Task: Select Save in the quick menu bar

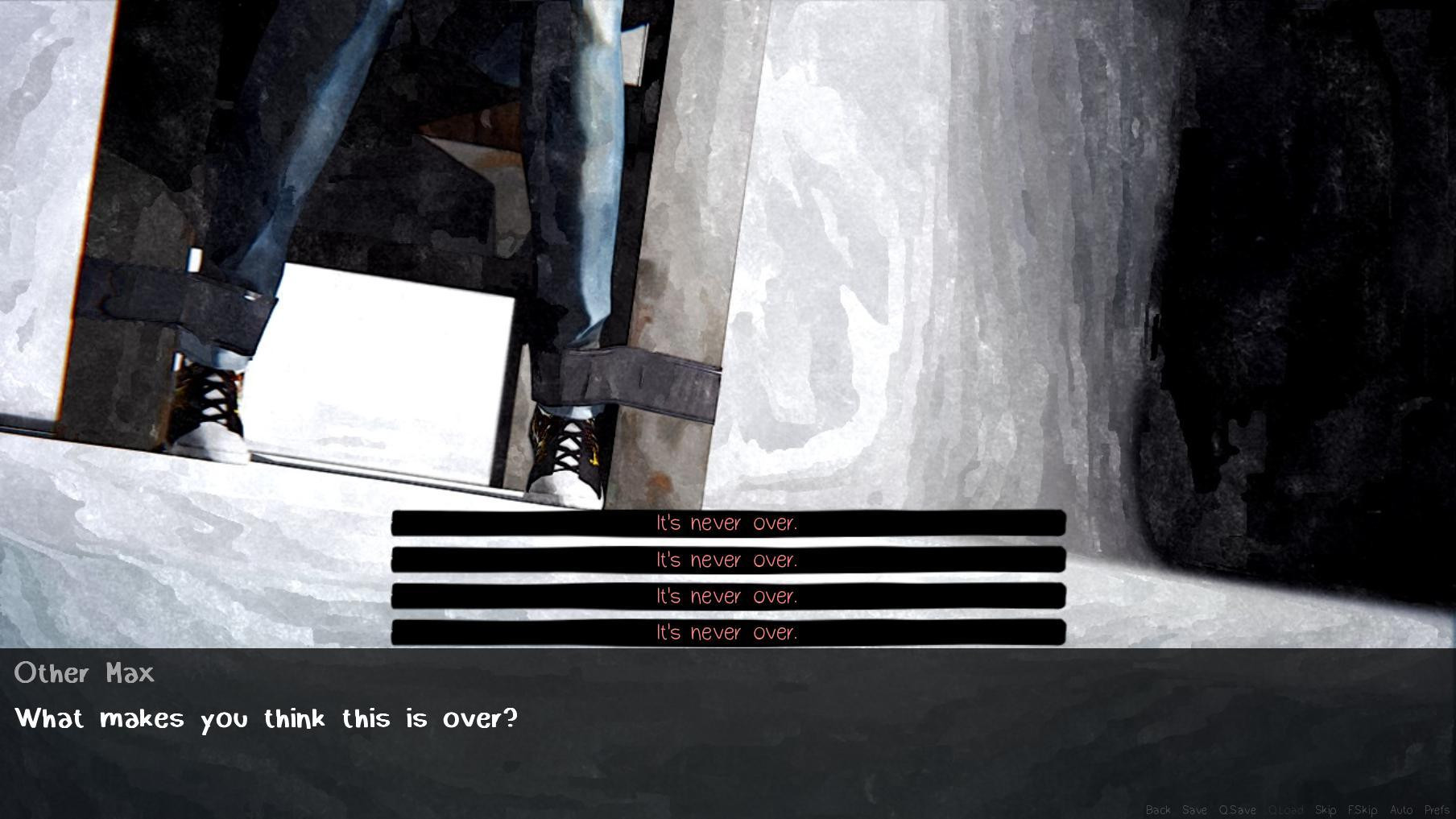Action: click(x=1194, y=809)
